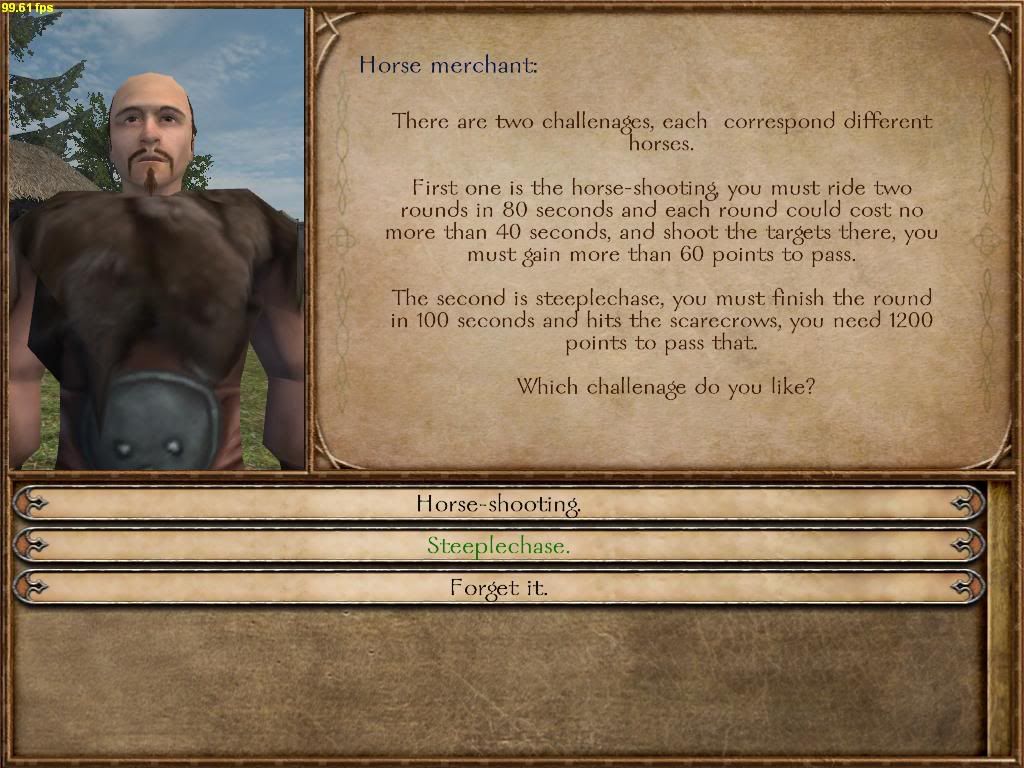Choose the Horse-shooting challenge

click(498, 503)
